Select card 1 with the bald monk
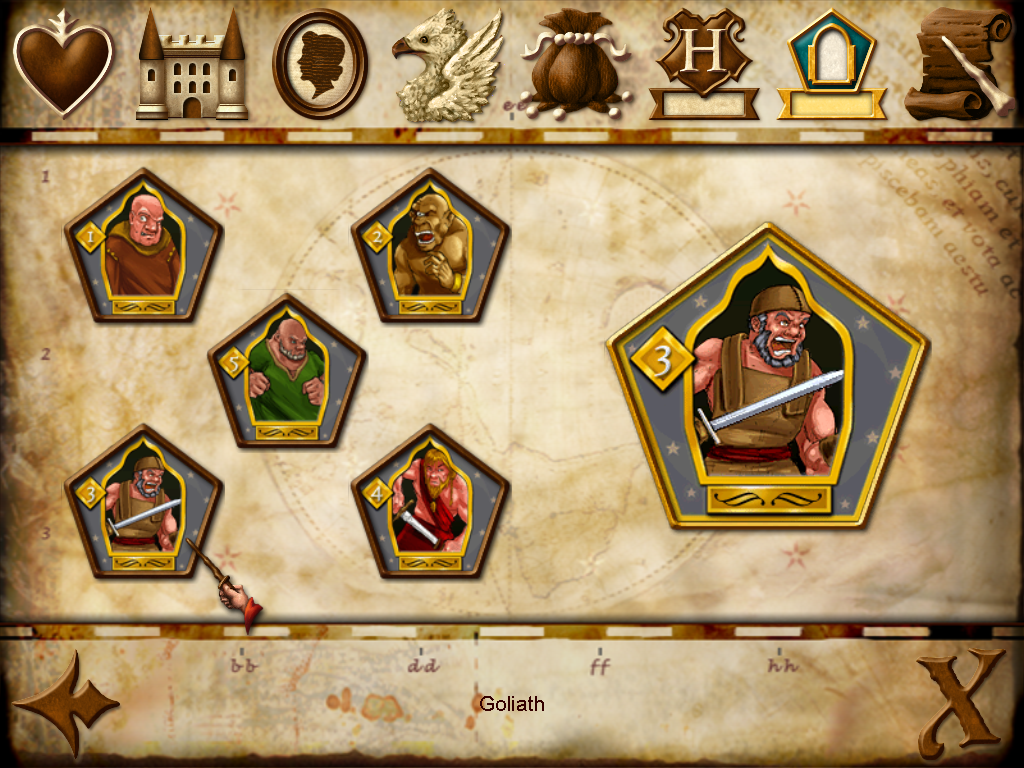This screenshot has width=1024, height=768. [144, 246]
